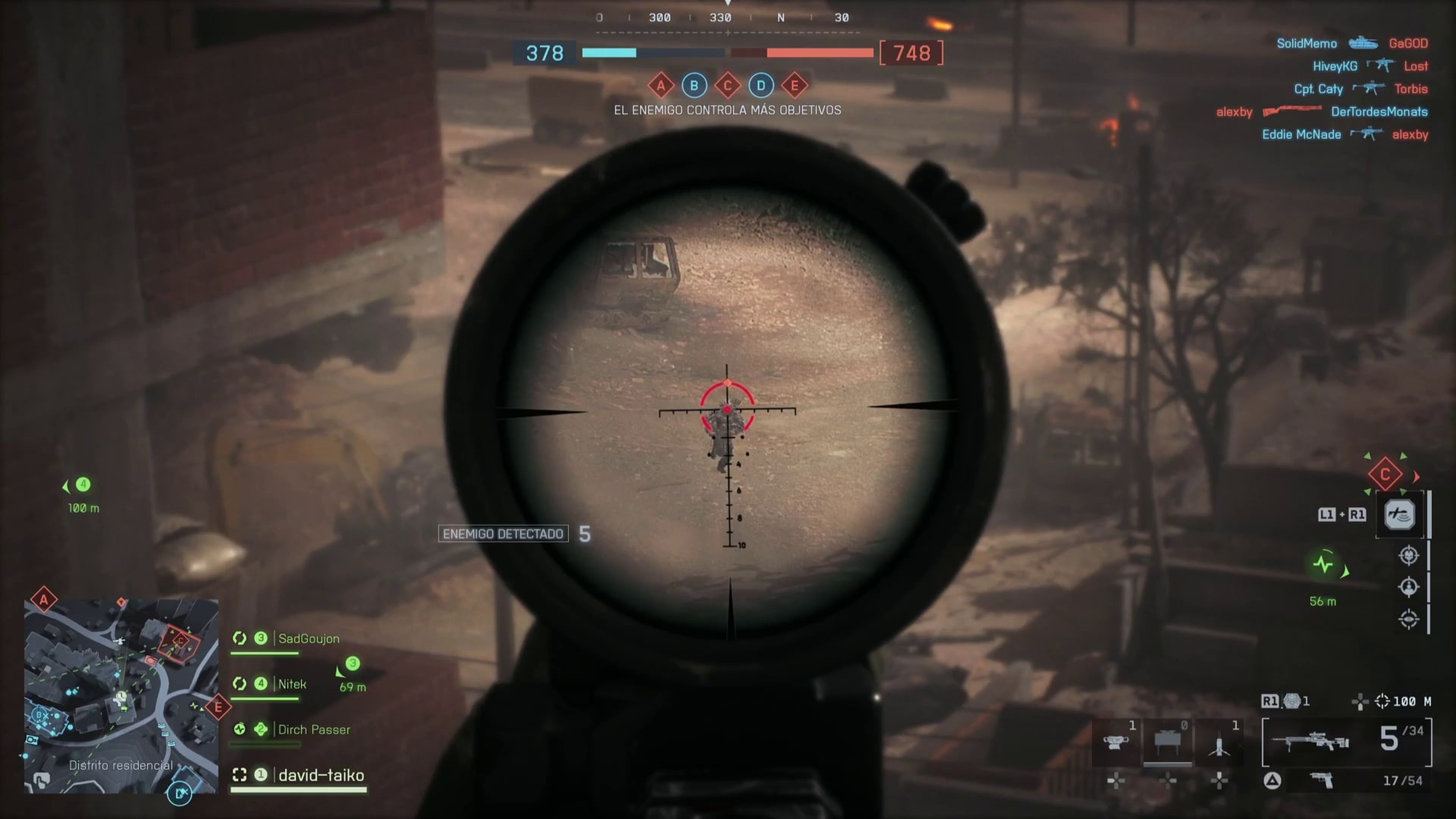Click the weapon scan ability icon
The height and width of the screenshot is (819, 1456).
click(1400, 515)
